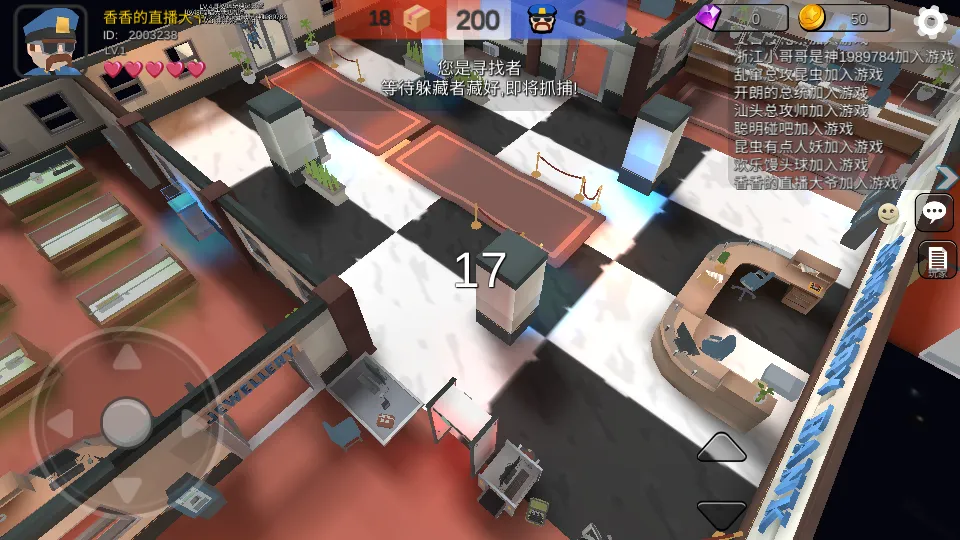Collapse the chat log with the arrow

coord(946,177)
